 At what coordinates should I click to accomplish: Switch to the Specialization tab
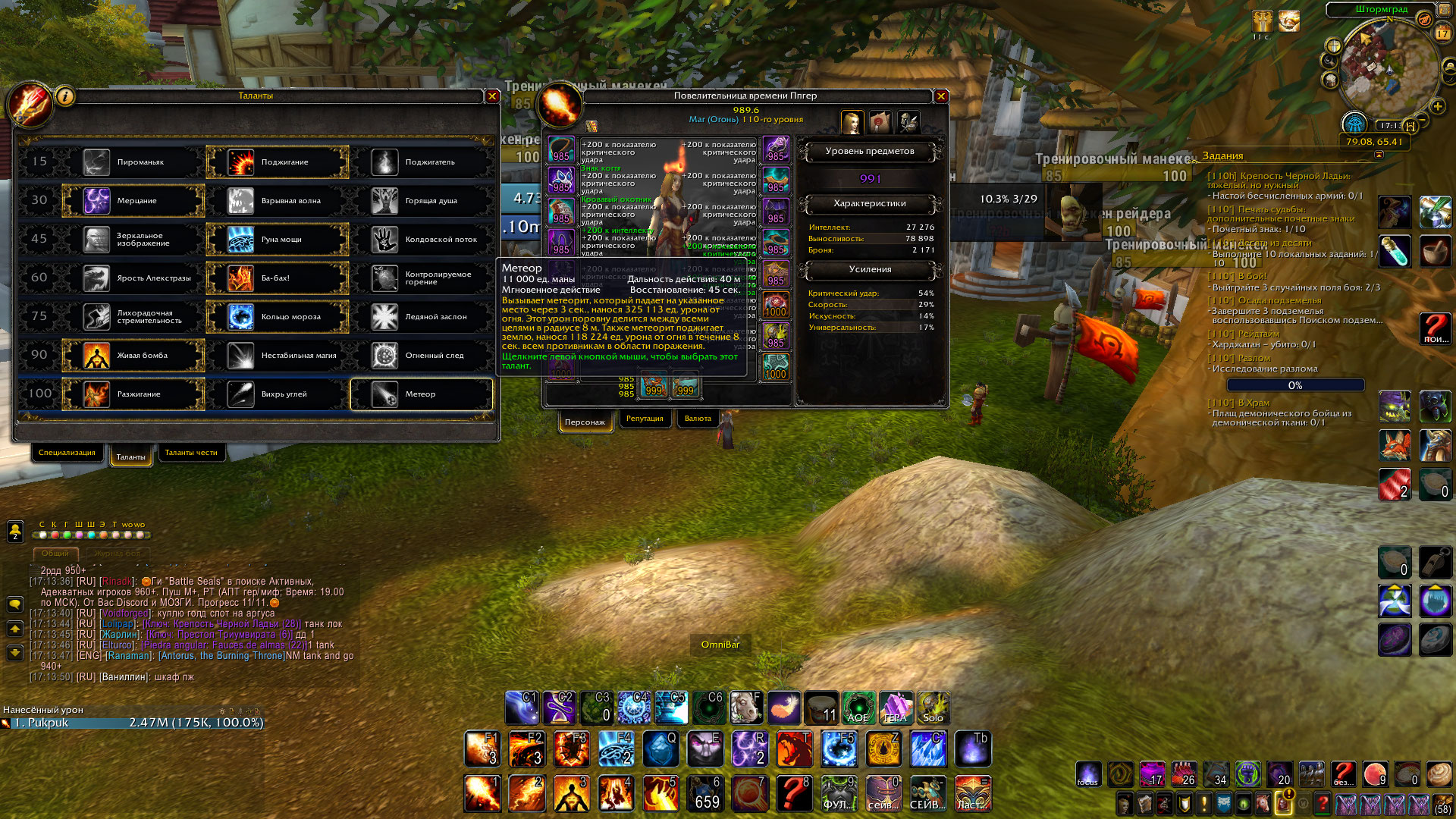click(67, 453)
